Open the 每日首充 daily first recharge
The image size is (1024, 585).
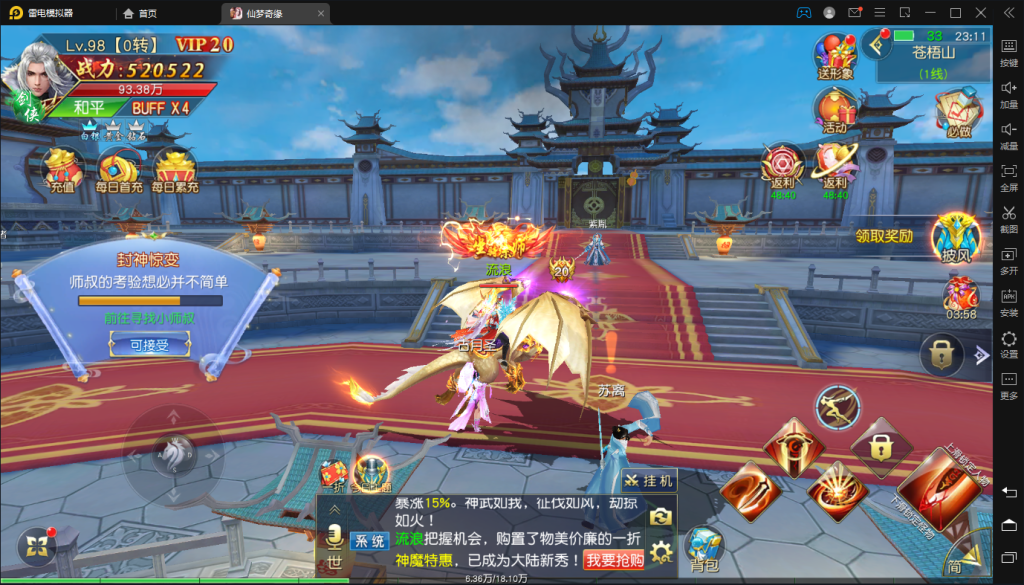(119, 168)
